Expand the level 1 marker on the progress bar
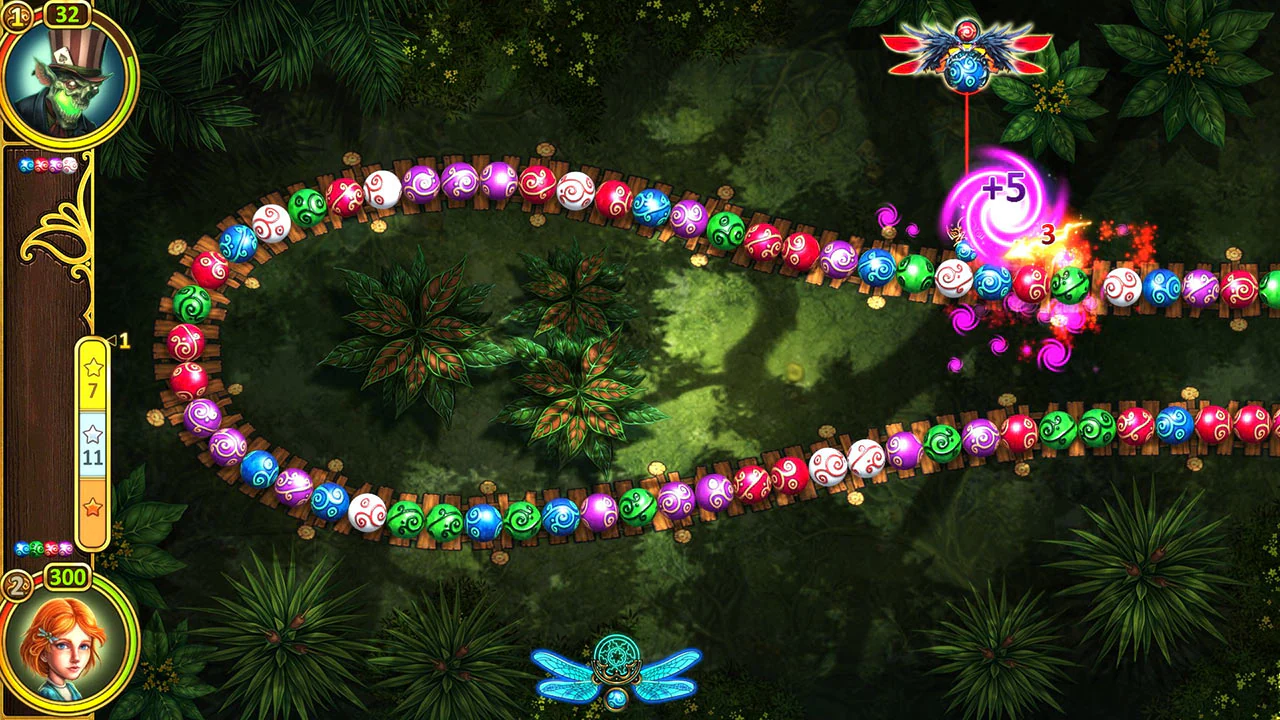1280x720 pixels. 120,339
